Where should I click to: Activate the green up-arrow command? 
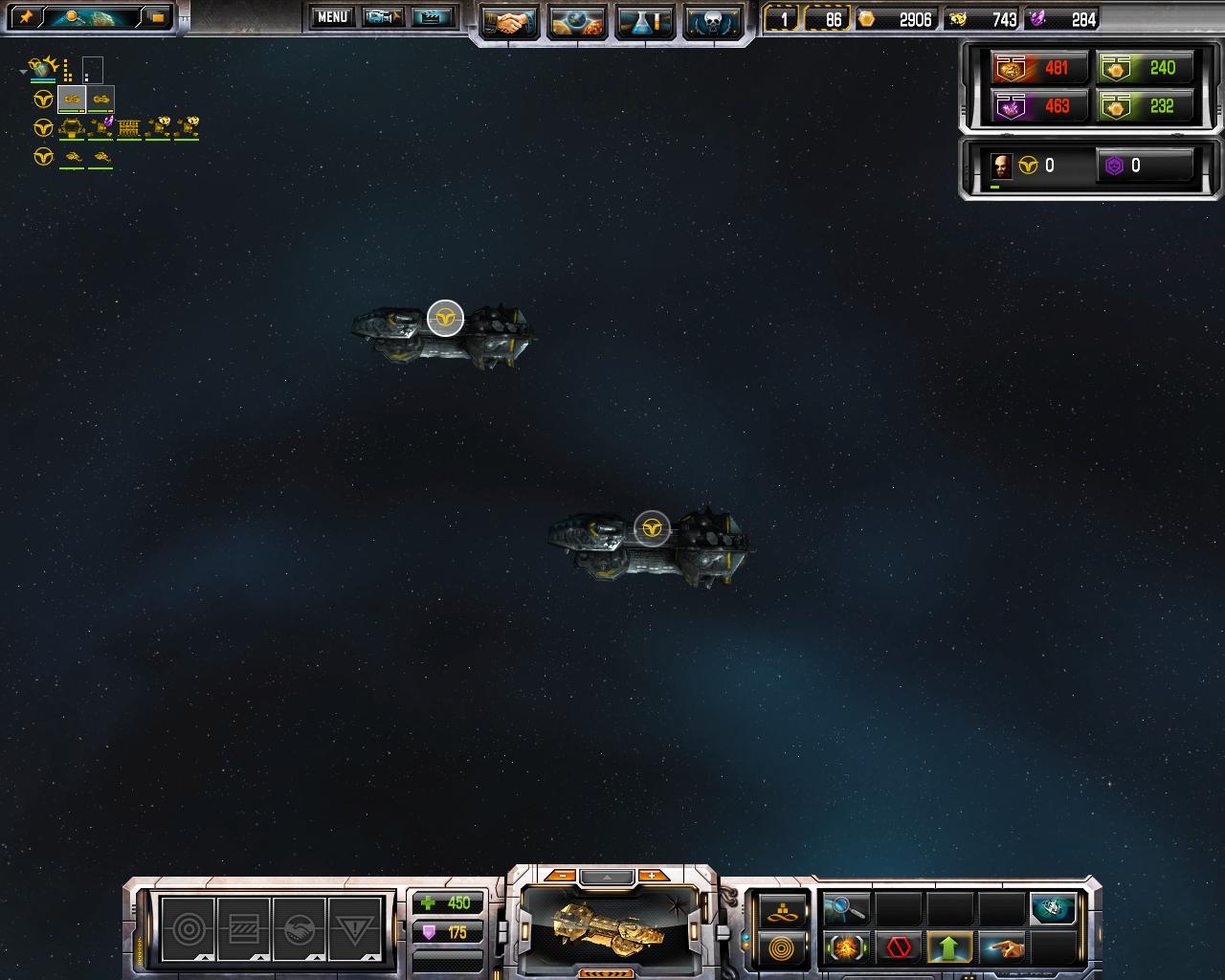(x=948, y=948)
